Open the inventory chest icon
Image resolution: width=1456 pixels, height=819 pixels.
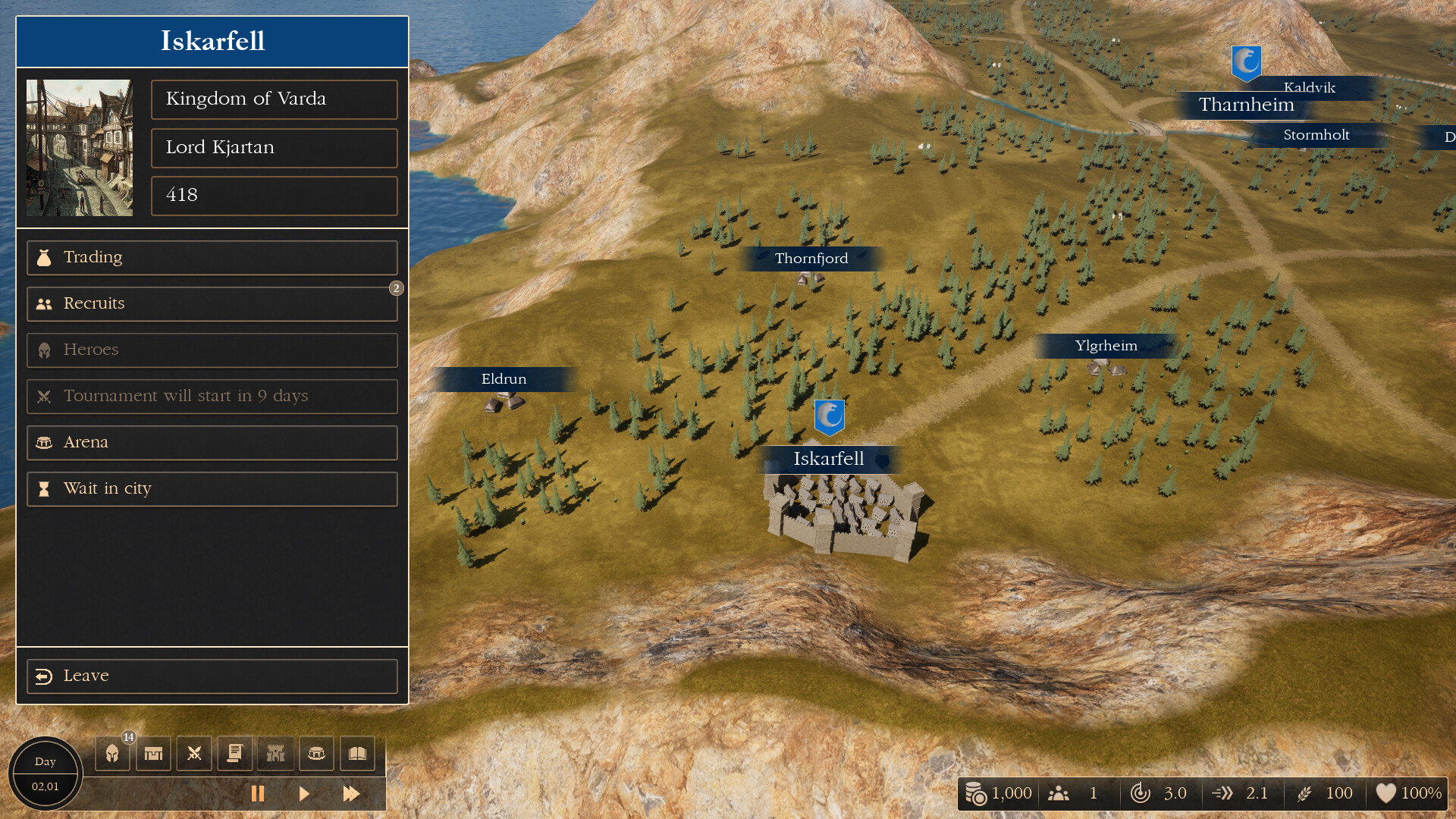(x=152, y=753)
